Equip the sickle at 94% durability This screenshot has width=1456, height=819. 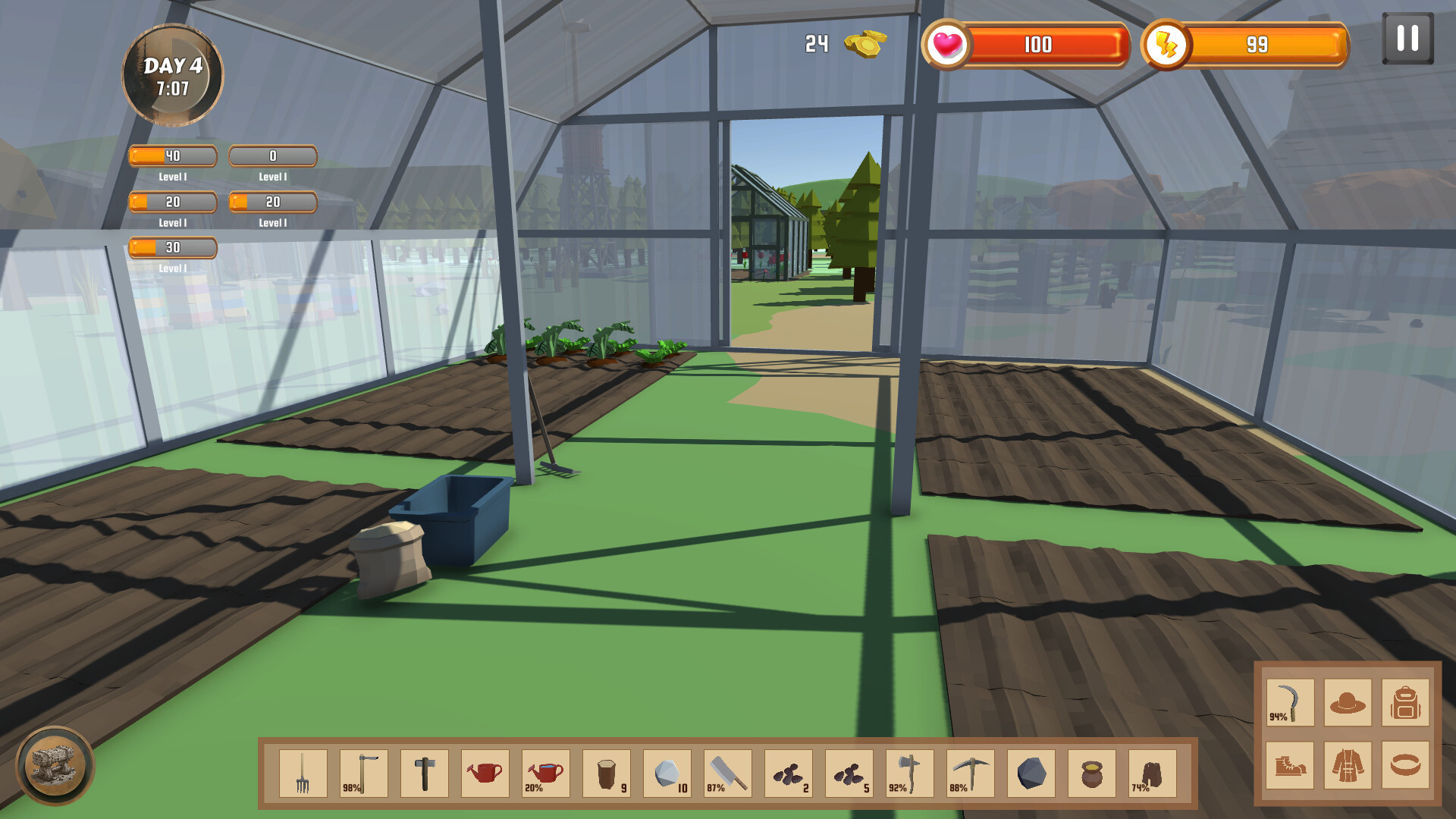pyautogui.click(x=1289, y=701)
